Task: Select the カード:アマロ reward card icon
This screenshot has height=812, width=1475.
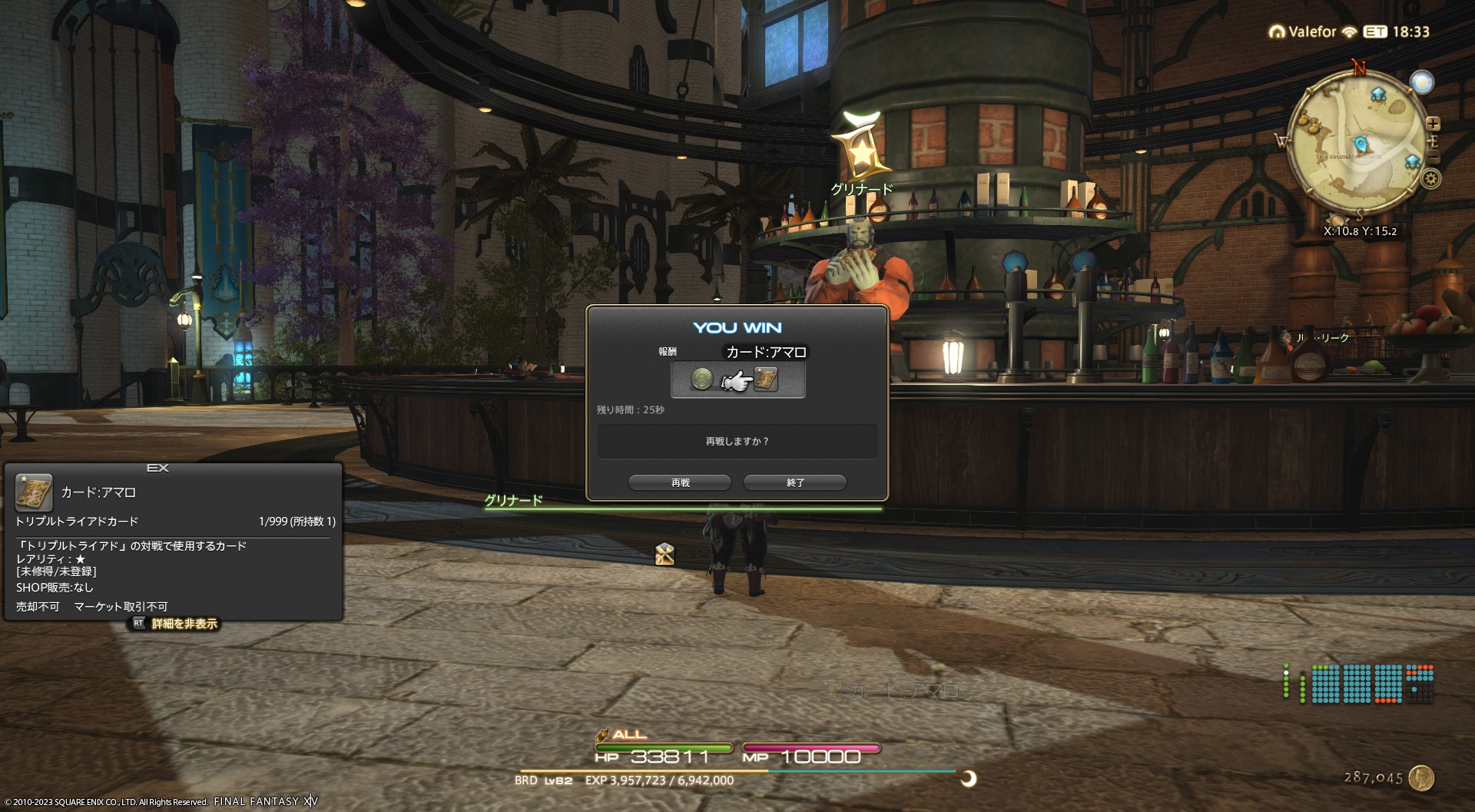Action: [766, 379]
